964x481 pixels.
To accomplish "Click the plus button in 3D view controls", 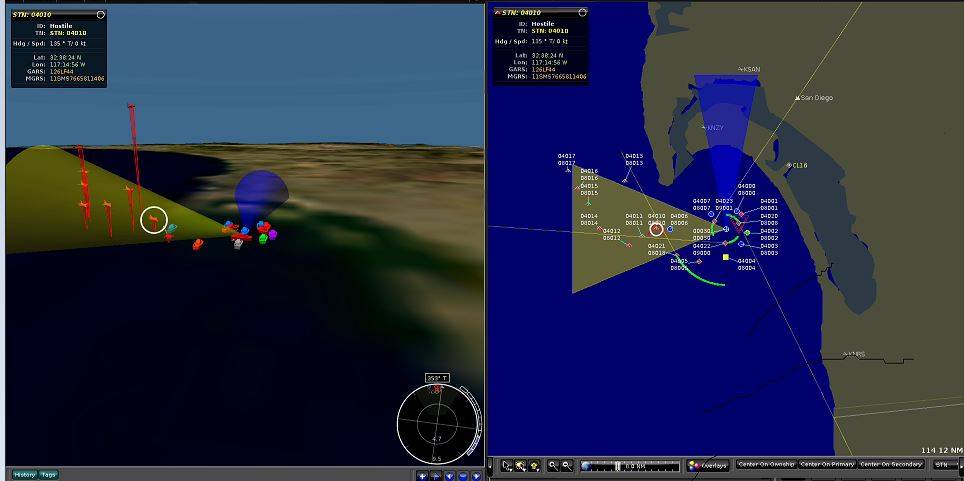I will click(424, 476).
